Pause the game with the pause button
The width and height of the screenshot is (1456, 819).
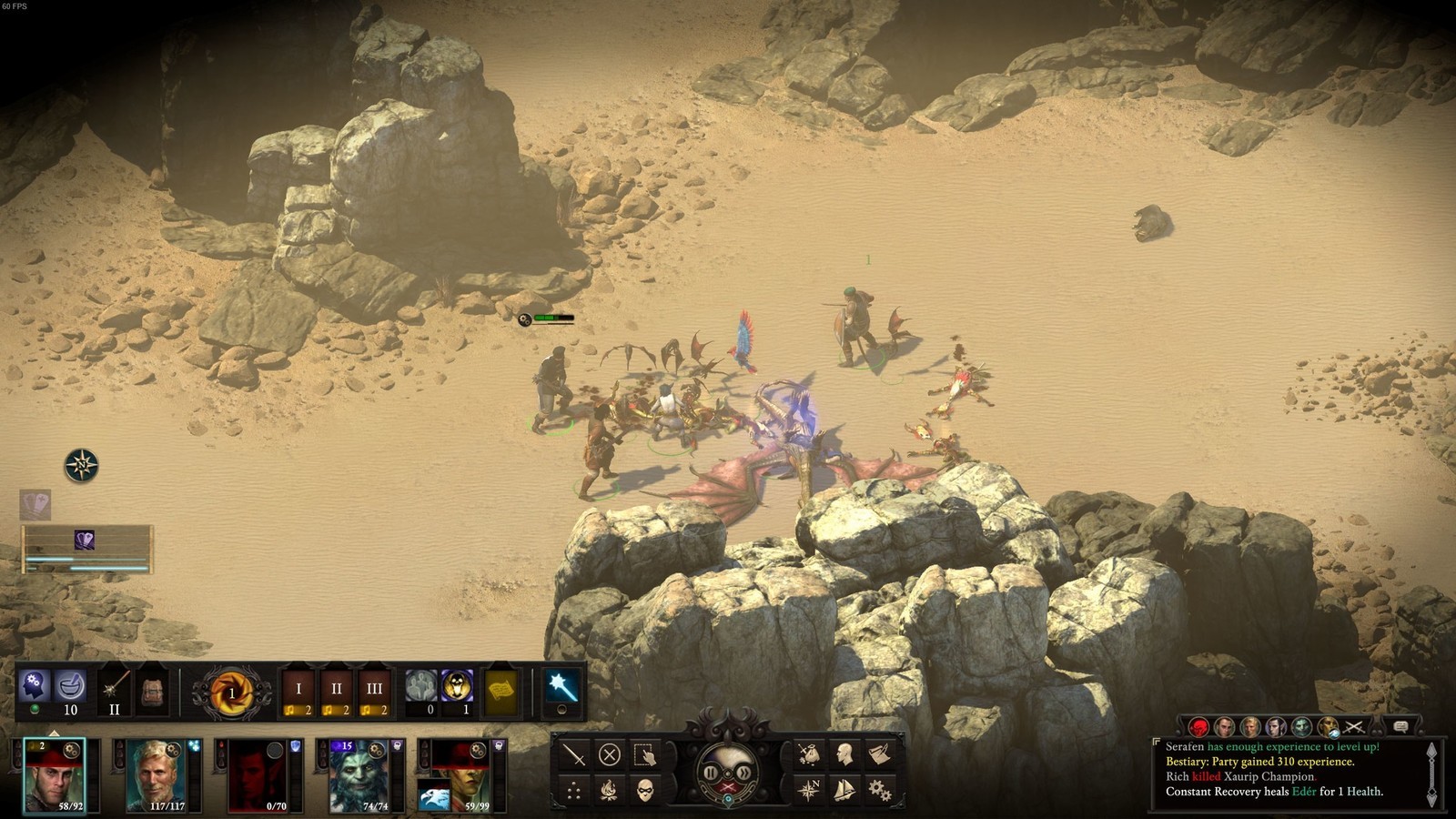tap(711, 773)
